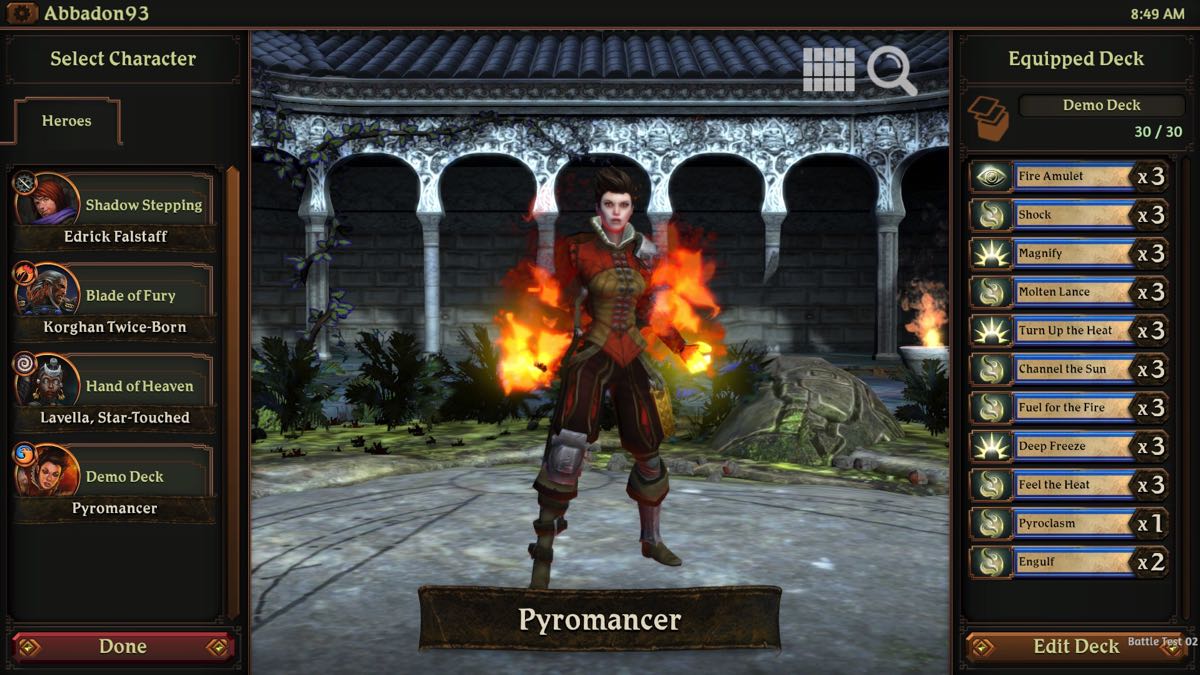Switch to the Heroes tab
This screenshot has width=1200, height=675.
pos(66,121)
